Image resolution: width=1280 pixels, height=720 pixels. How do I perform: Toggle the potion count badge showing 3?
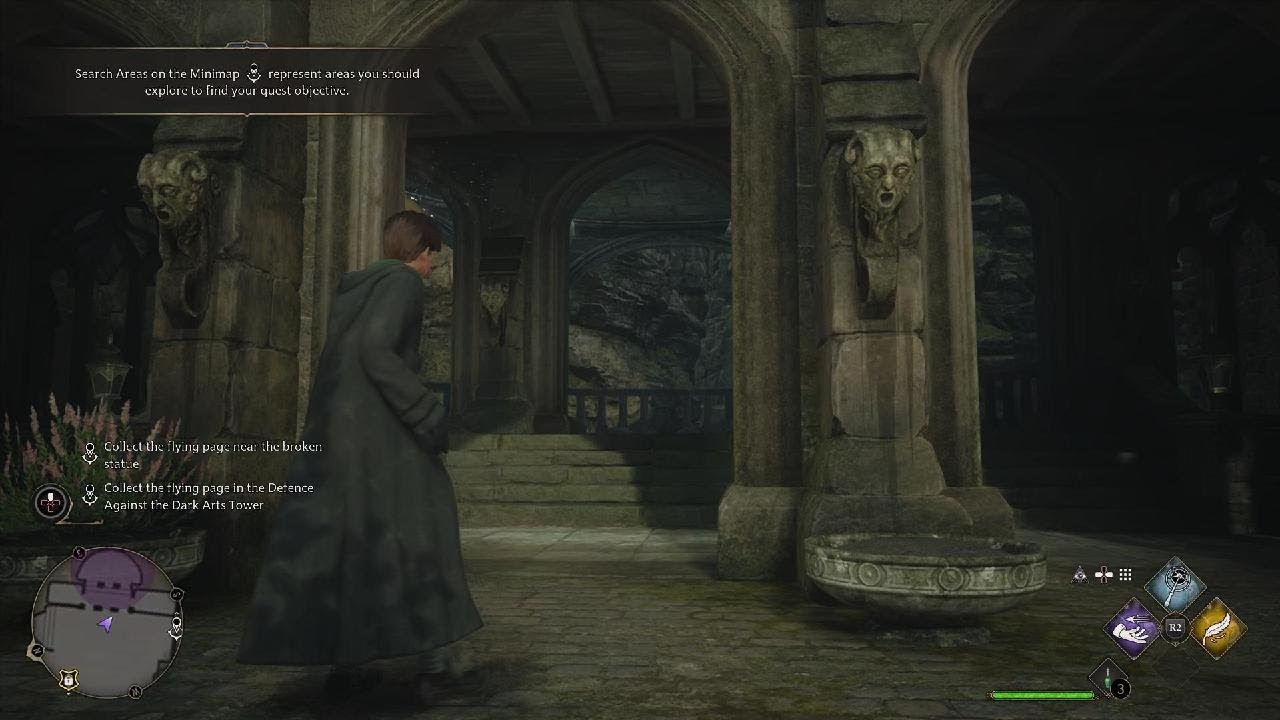coord(1119,687)
